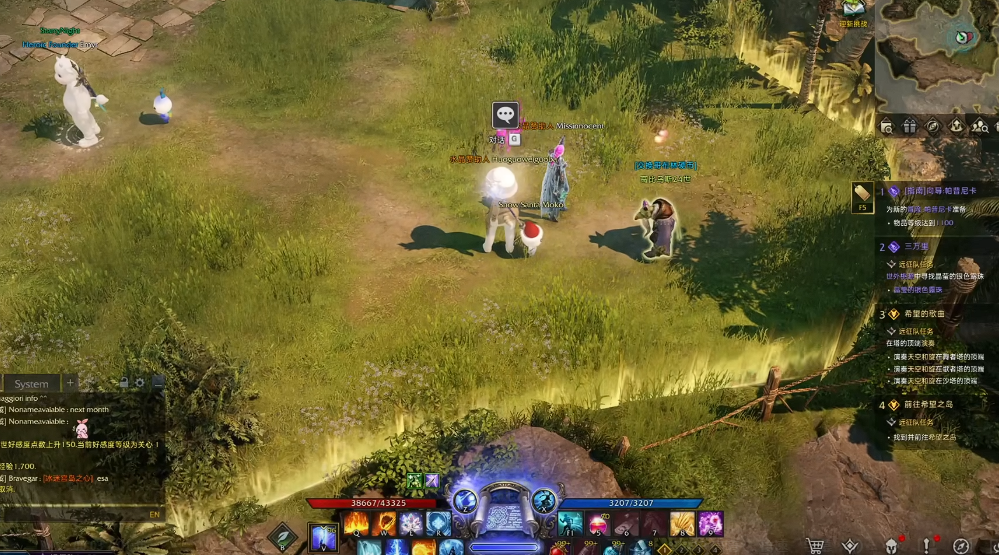Open the player search icon below minimap
The width and height of the screenshot is (999, 555).
point(979,127)
